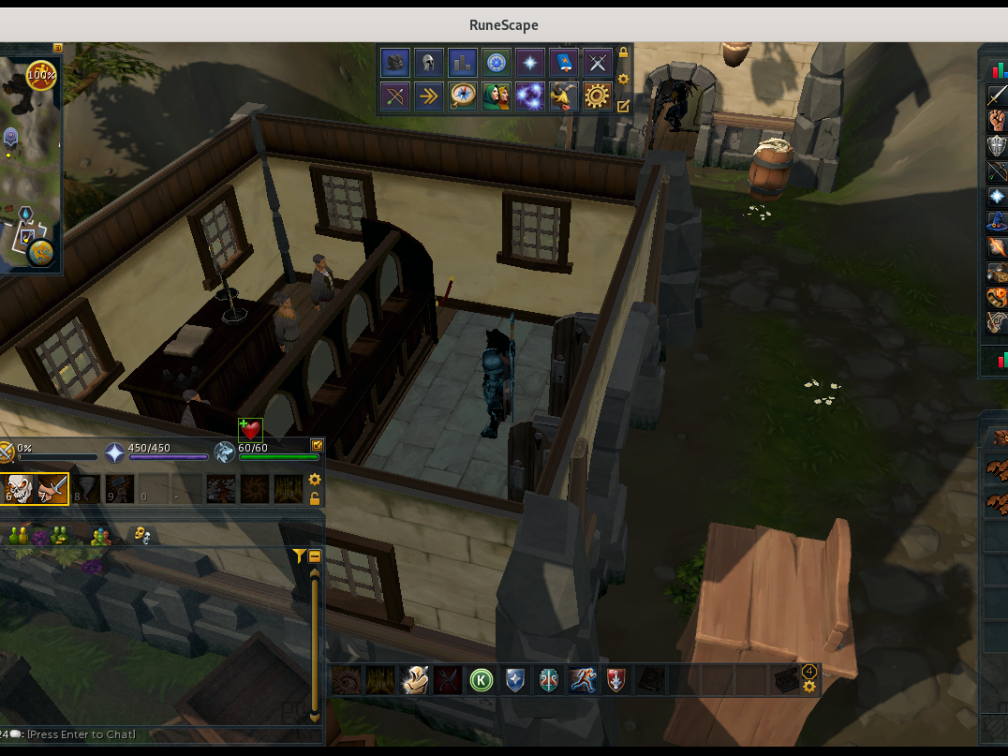The image size is (1008, 756).
Task: Click the action bar padlock toggle
Action: pyautogui.click(x=315, y=498)
